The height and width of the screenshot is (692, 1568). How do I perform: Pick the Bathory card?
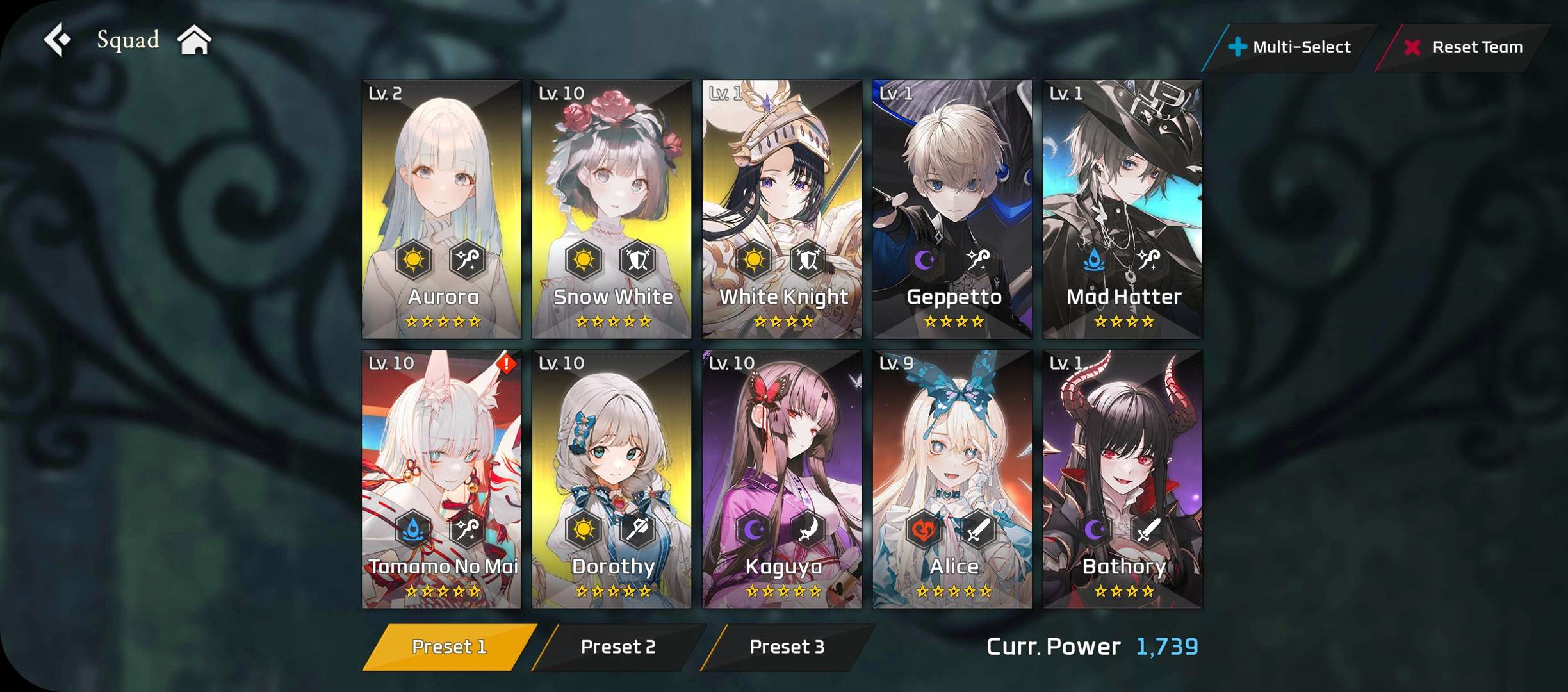point(1123,479)
